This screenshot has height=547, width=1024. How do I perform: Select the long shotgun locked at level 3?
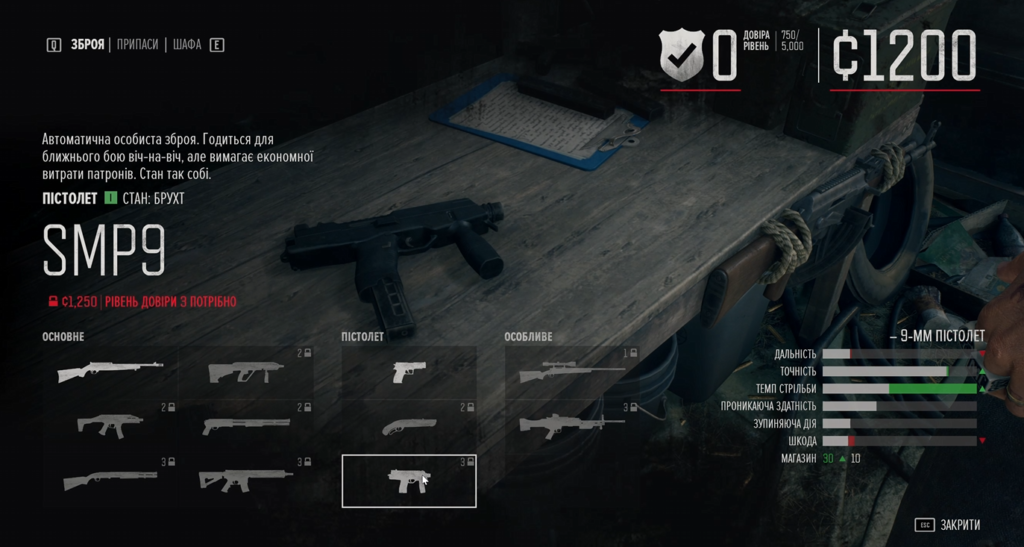tap(110, 480)
